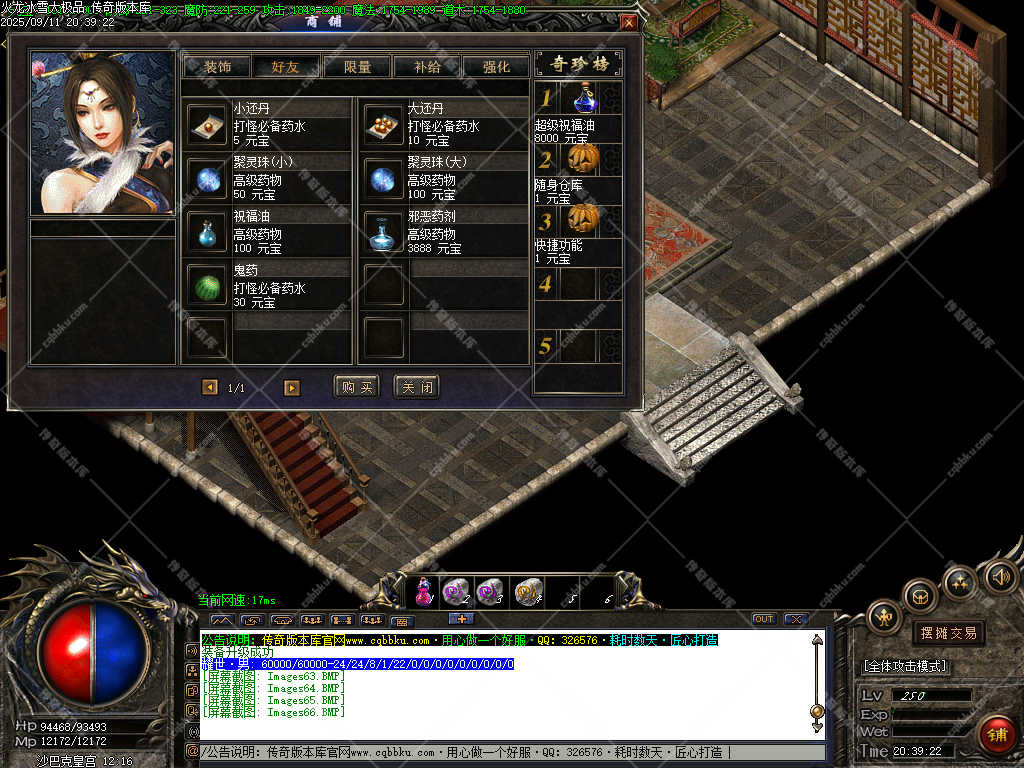The width and height of the screenshot is (1024, 768).
Task: Choose the 大还丹 potion item
Action: [x=382, y=125]
